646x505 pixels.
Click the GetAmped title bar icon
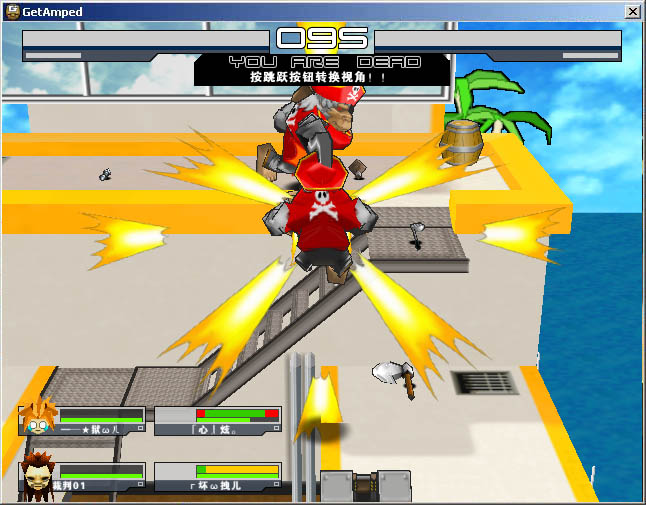point(12,11)
